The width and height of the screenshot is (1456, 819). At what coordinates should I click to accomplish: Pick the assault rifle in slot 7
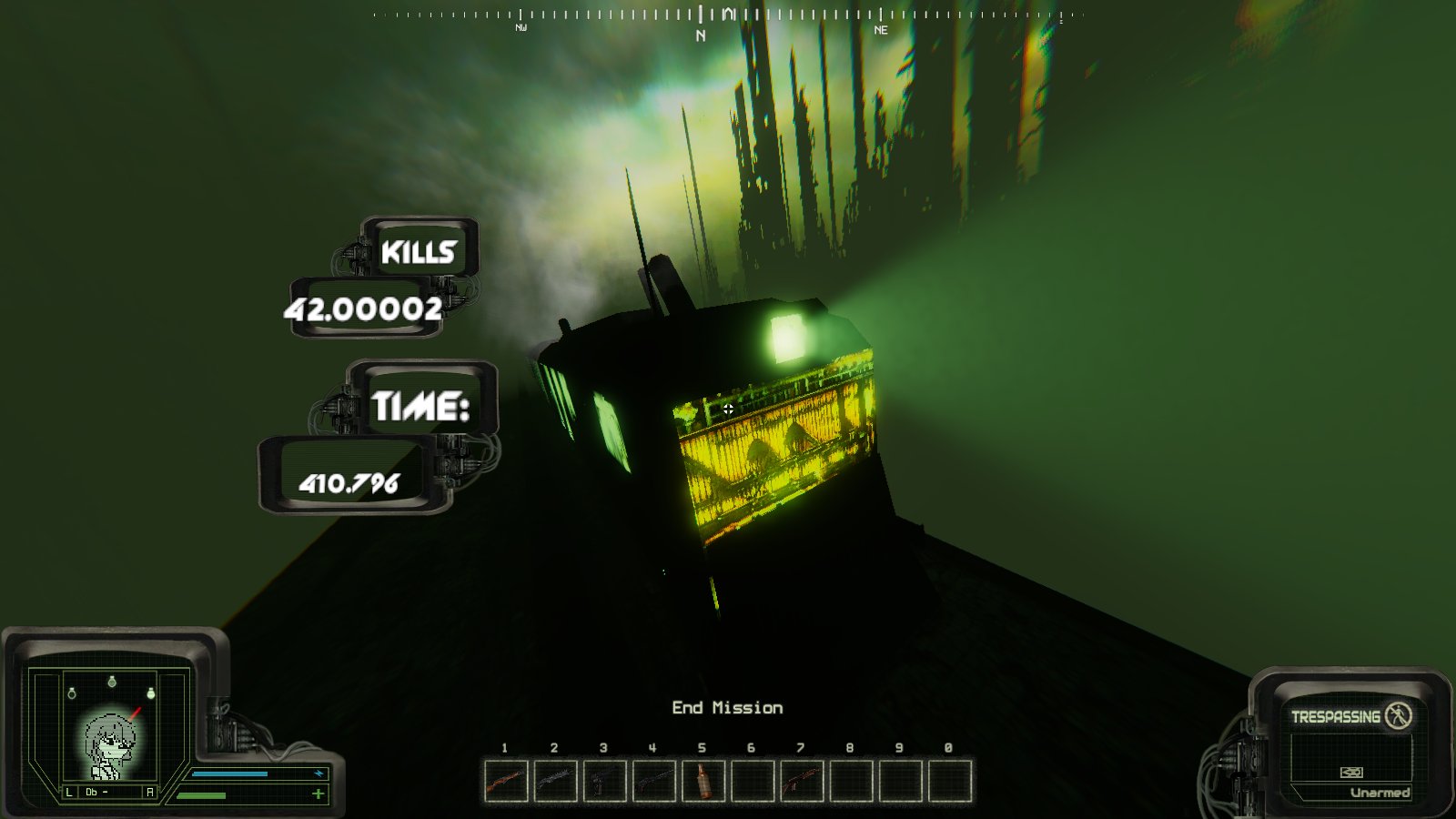click(x=802, y=781)
